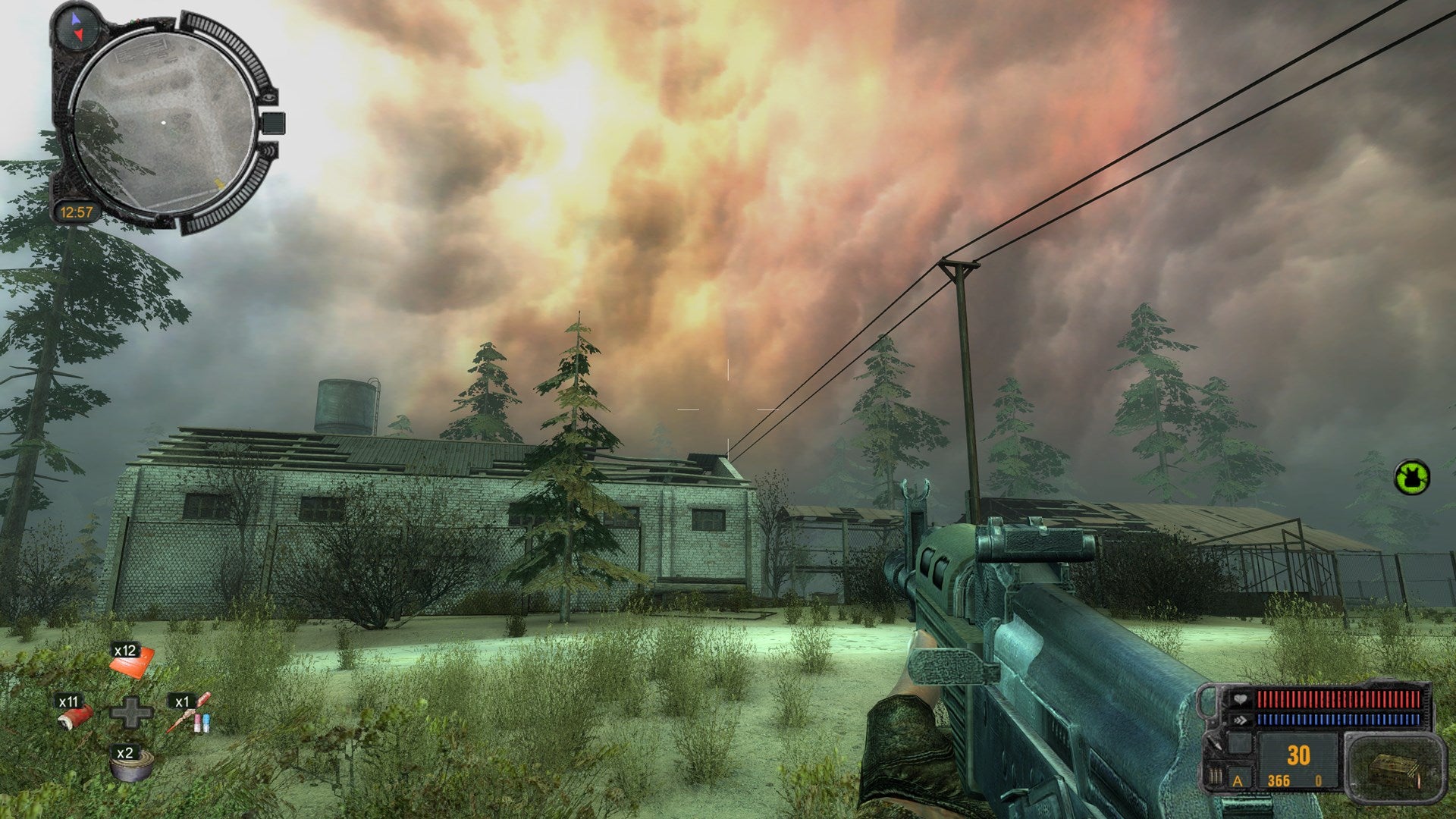The width and height of the screenshot is (1456, 819).
Task: Toggle the eye visibility indicator on the minimap
Action: pos(269,98)
